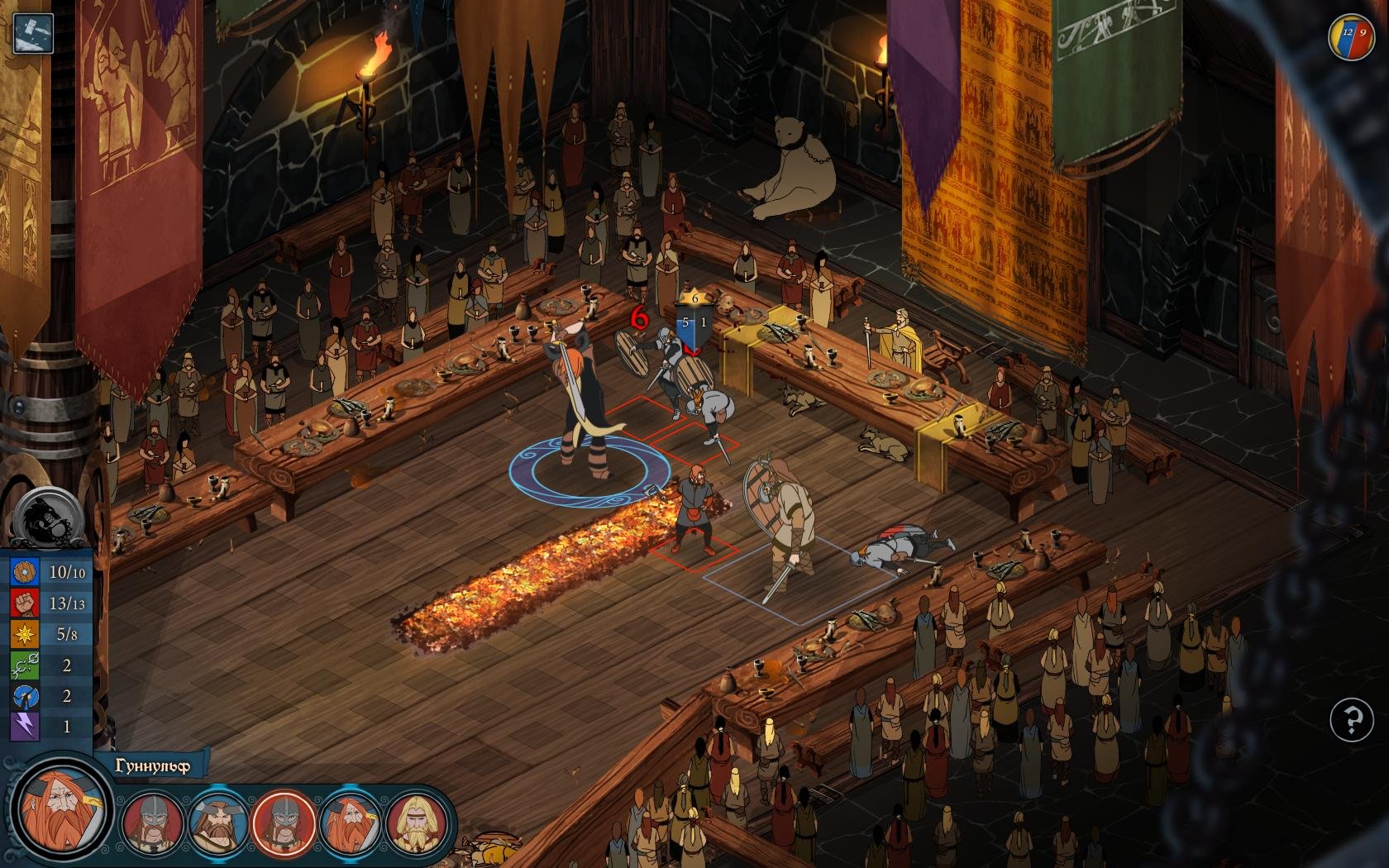The height and width of the screenshot is (868, 1389).
Task: Select the small red-bearded varl queue portrait
Action: [x=350, y=822]
